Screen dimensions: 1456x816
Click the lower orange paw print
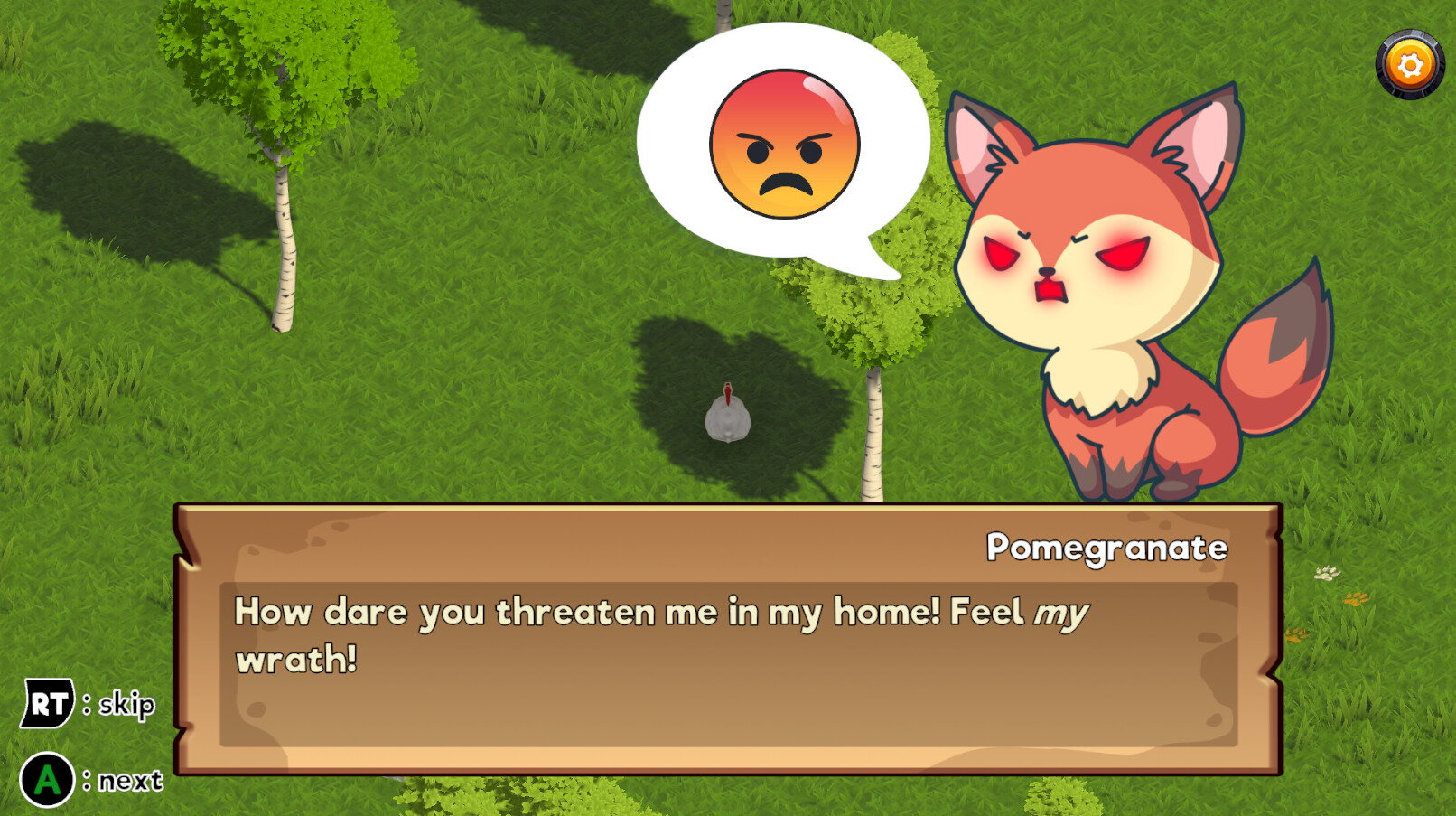point(1295,635)
